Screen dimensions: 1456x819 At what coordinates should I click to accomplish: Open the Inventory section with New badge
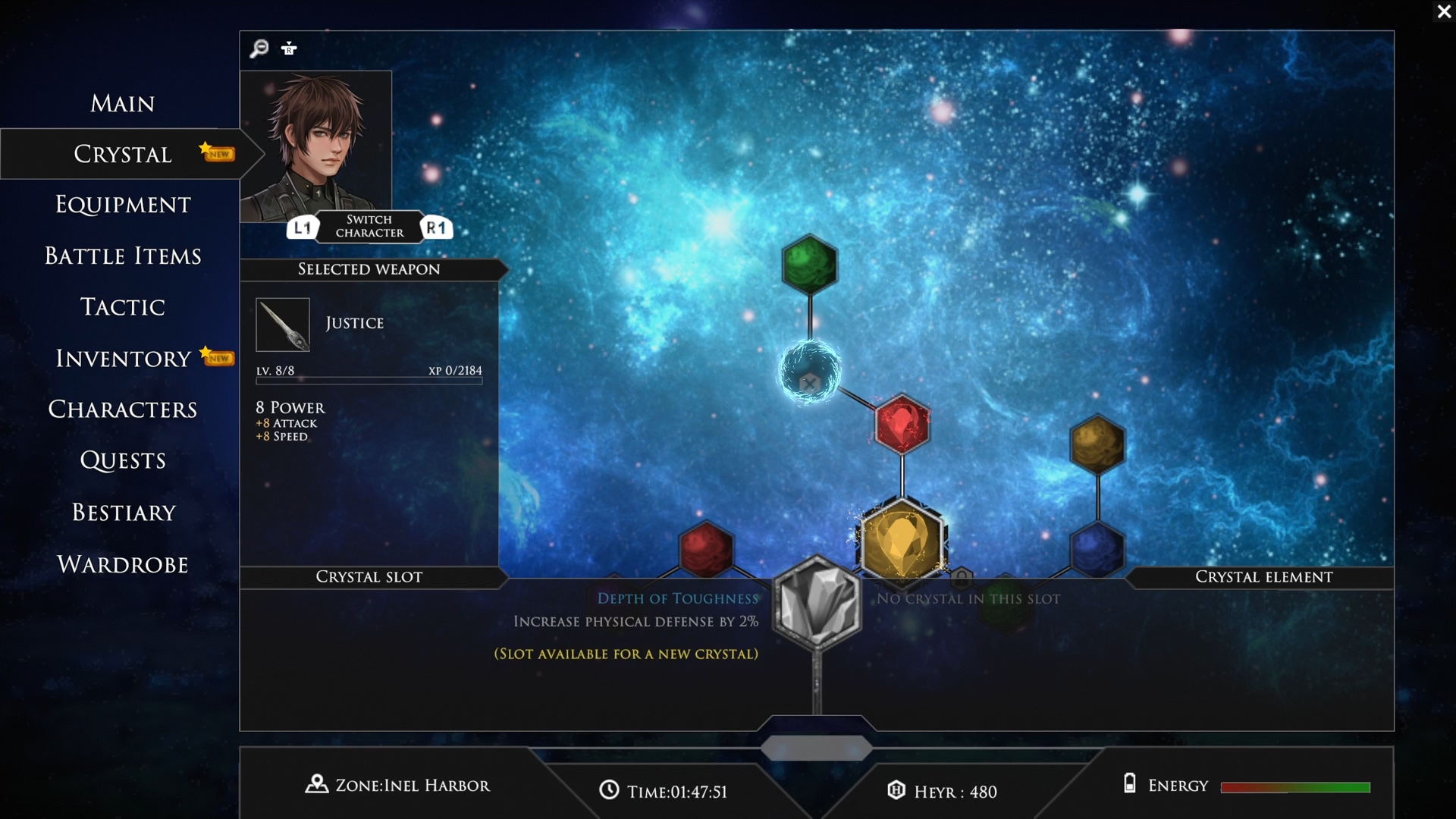click(122, 358)
